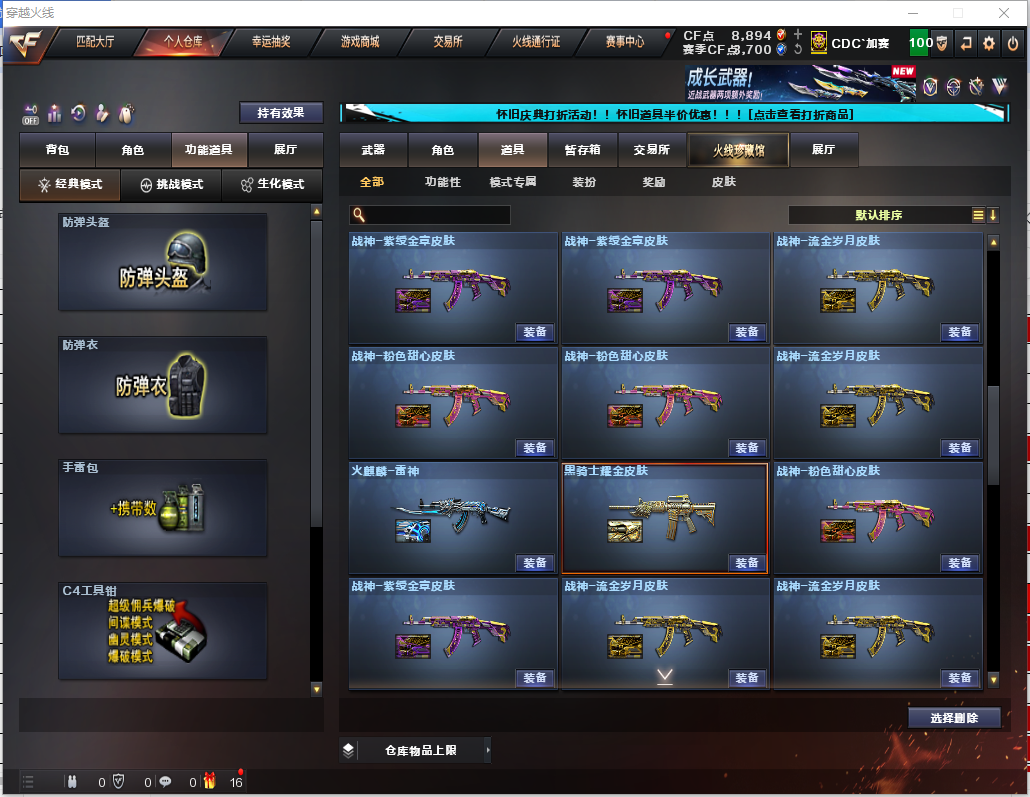Go to 幸运抽奖 lucky draw
The width and height of the screenshot is (1030, 797).
click(x=270, y=42)
